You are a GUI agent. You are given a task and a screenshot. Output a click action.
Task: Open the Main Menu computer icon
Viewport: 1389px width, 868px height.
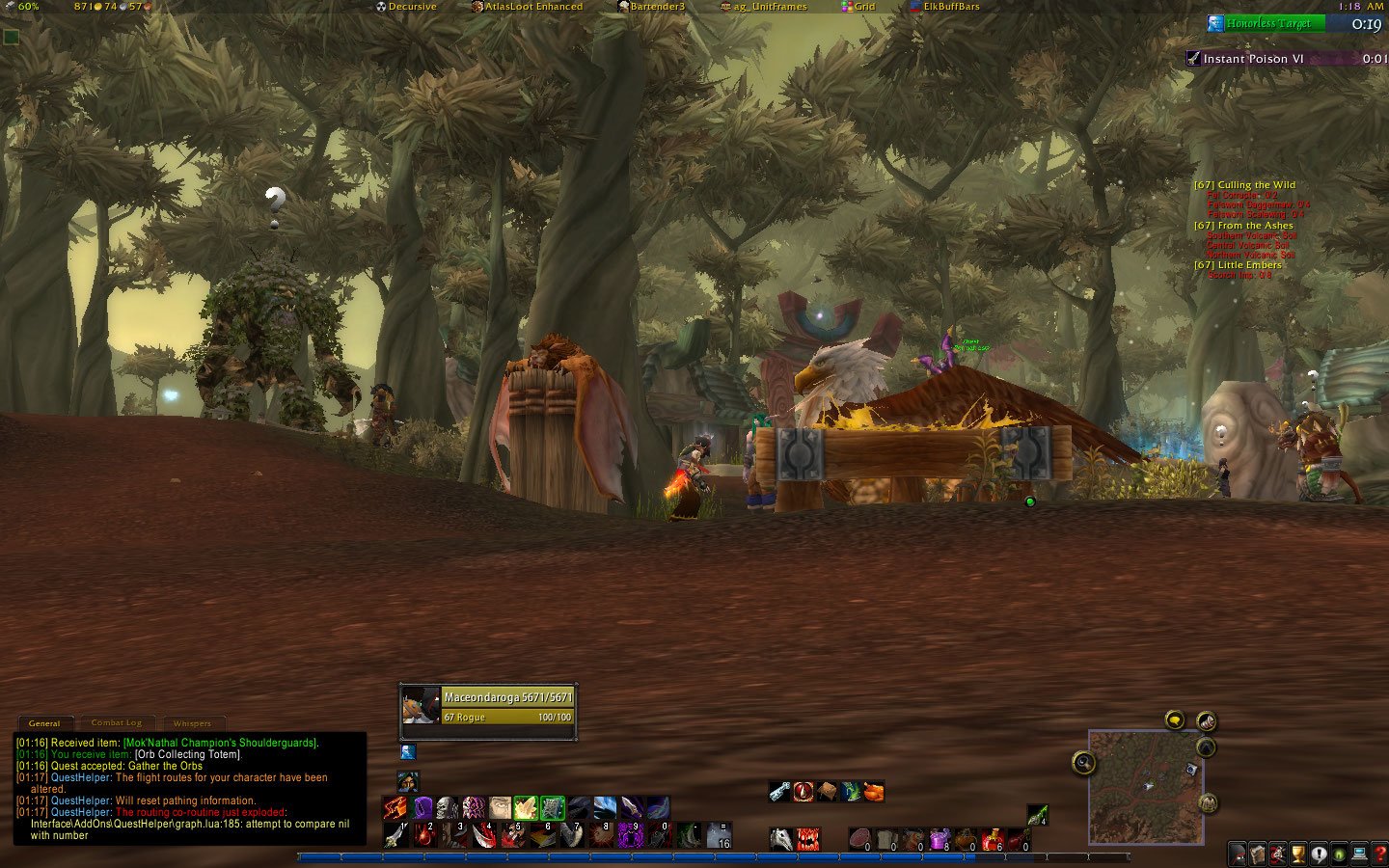pyautogui.click(x=1359, y=854)
